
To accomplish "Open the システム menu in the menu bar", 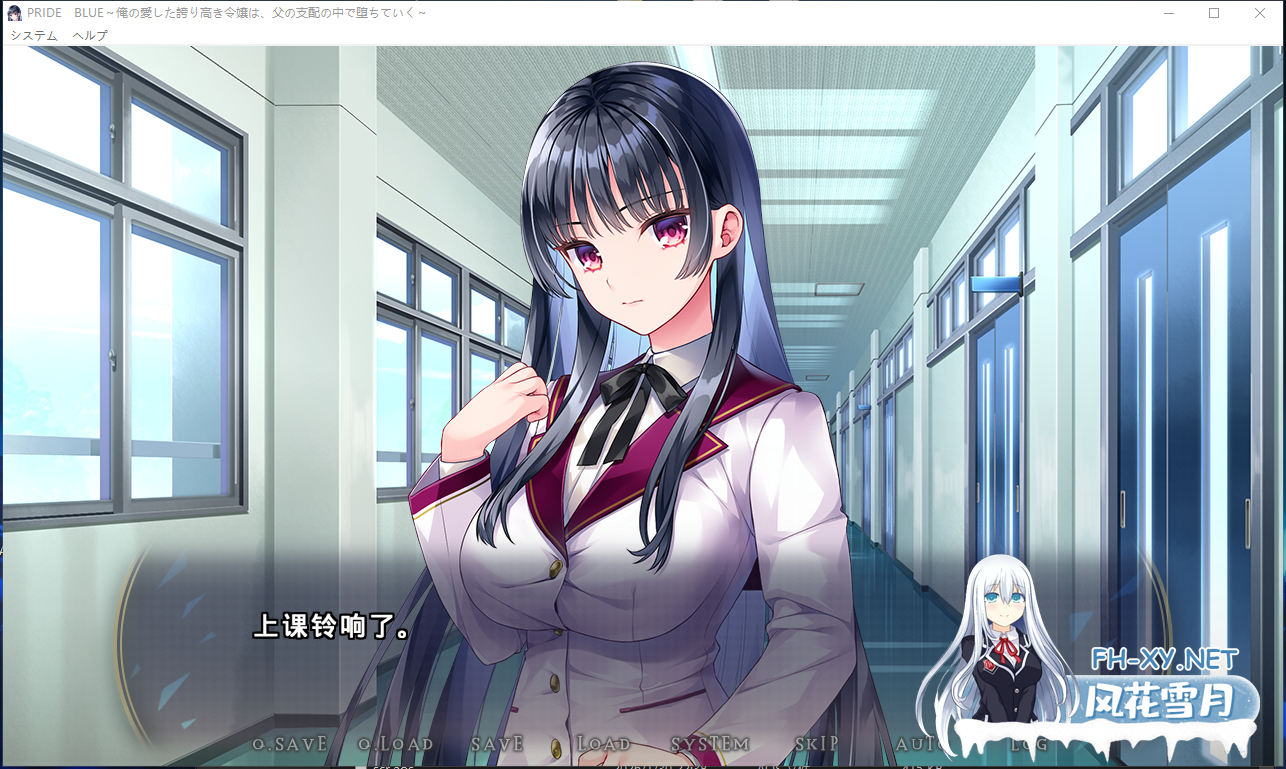I will point(34,35).
